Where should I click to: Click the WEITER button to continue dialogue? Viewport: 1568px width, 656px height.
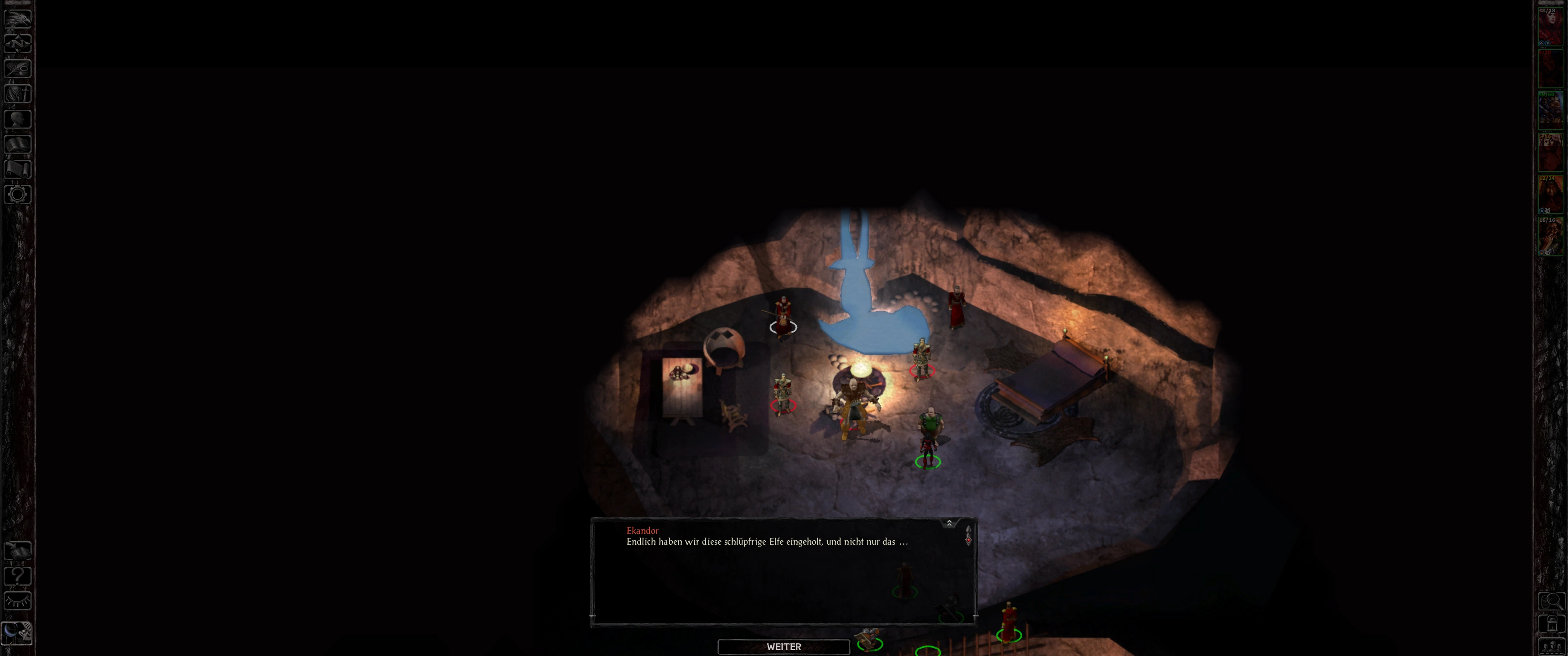click(x=784, y=646)
